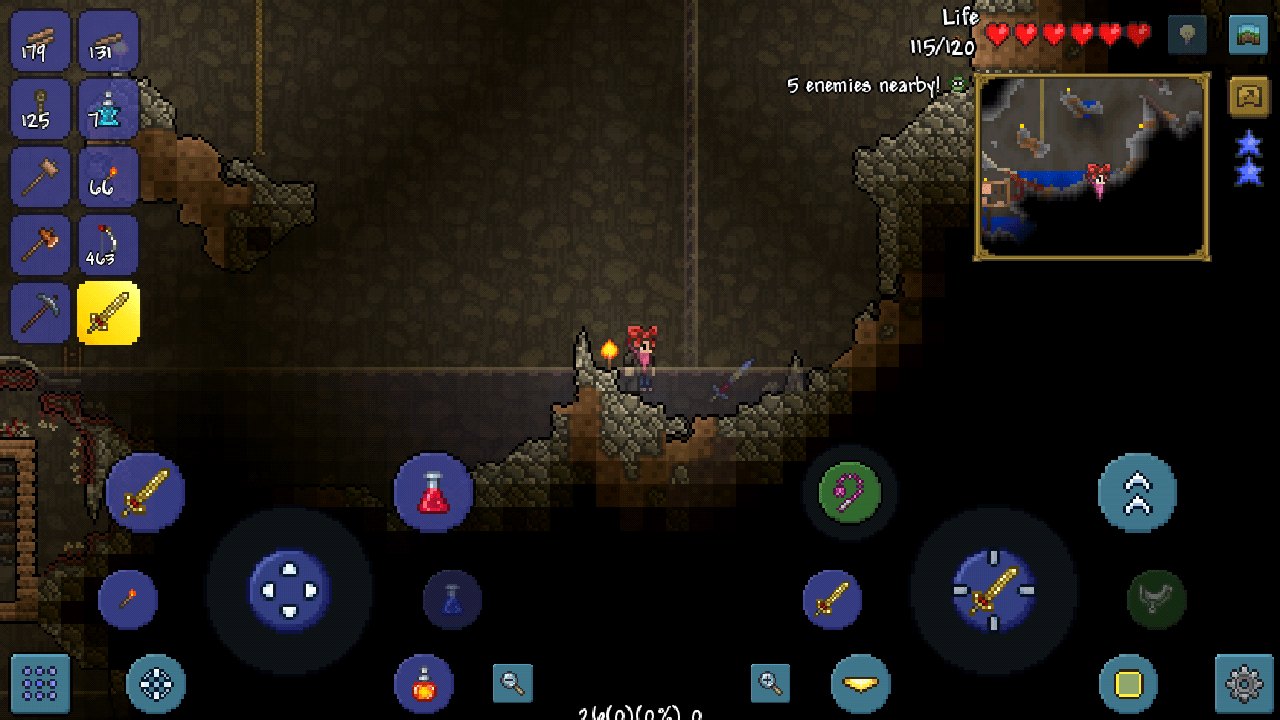Use the green grappling hook button

(x=848, y=492)
